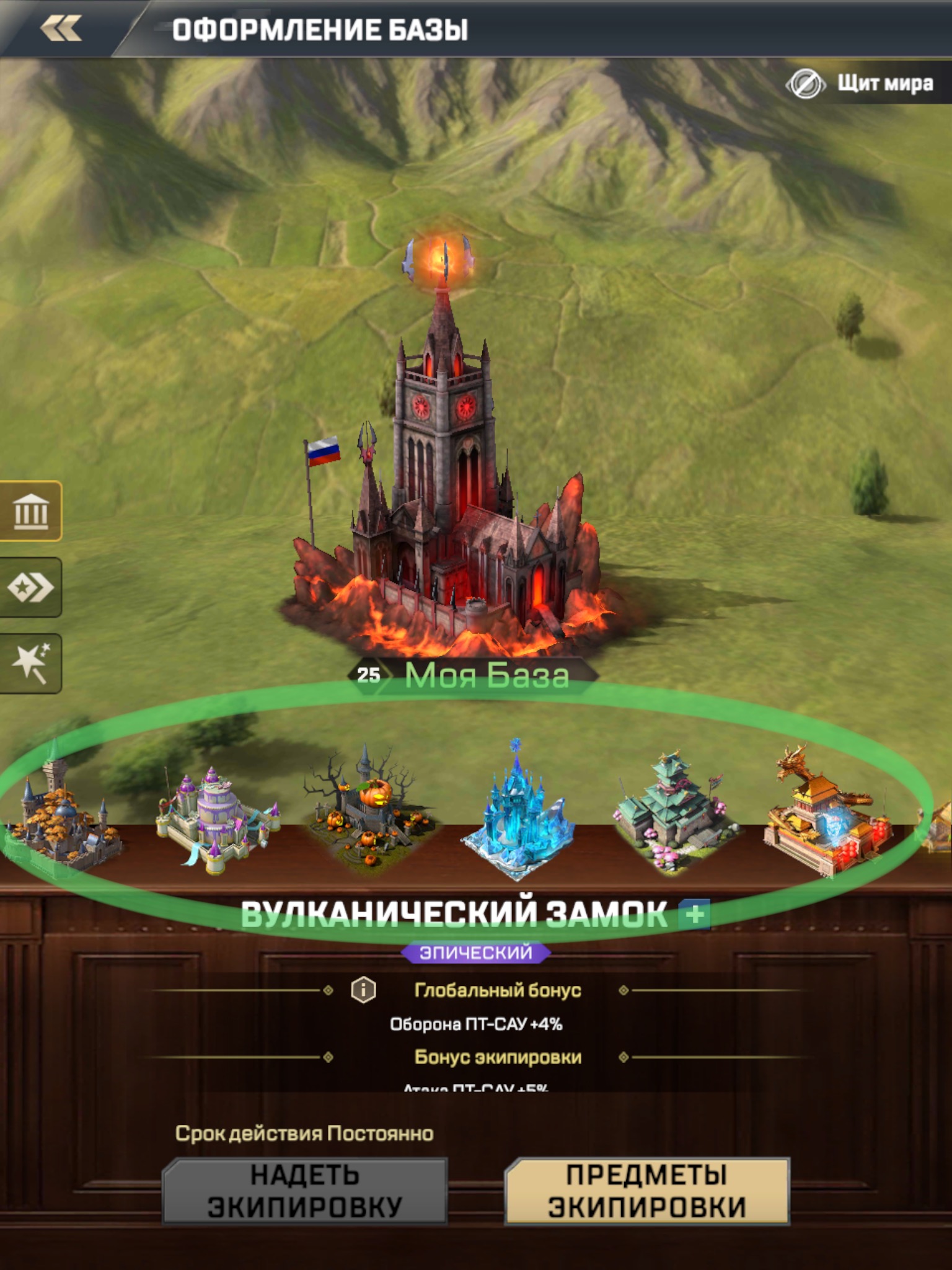
Task: Select the purple cake castle skin
Action: 217,819
